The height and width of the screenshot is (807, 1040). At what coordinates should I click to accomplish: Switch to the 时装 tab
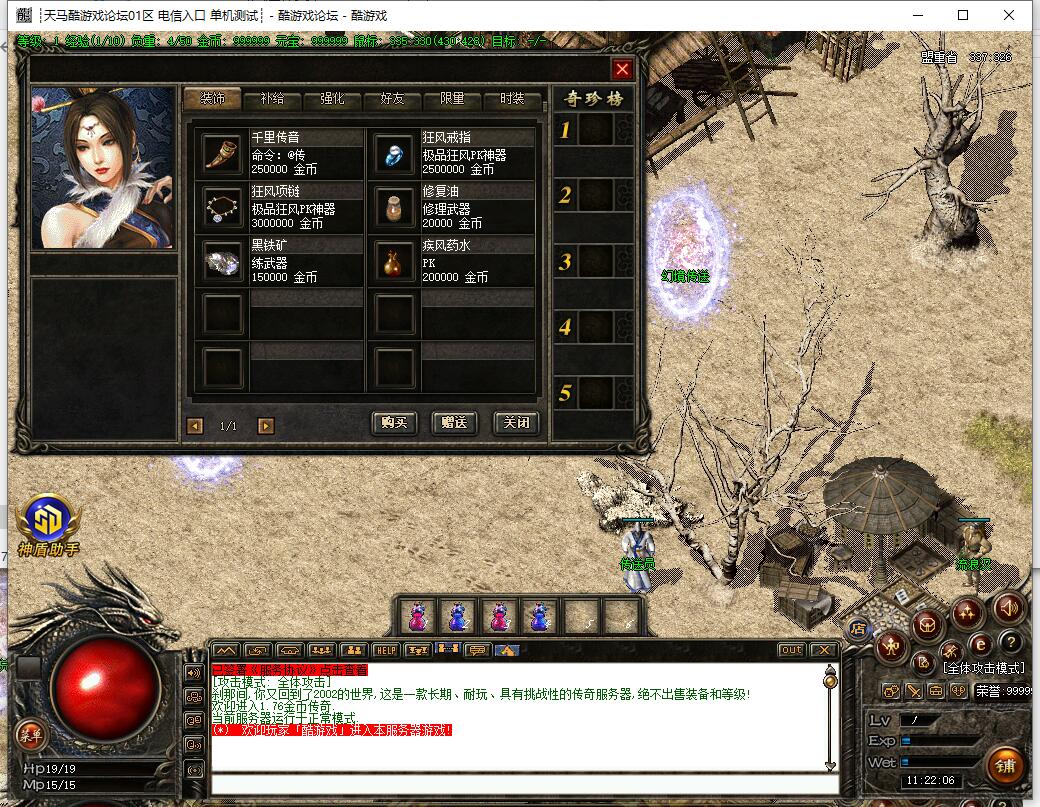(512, 99)
